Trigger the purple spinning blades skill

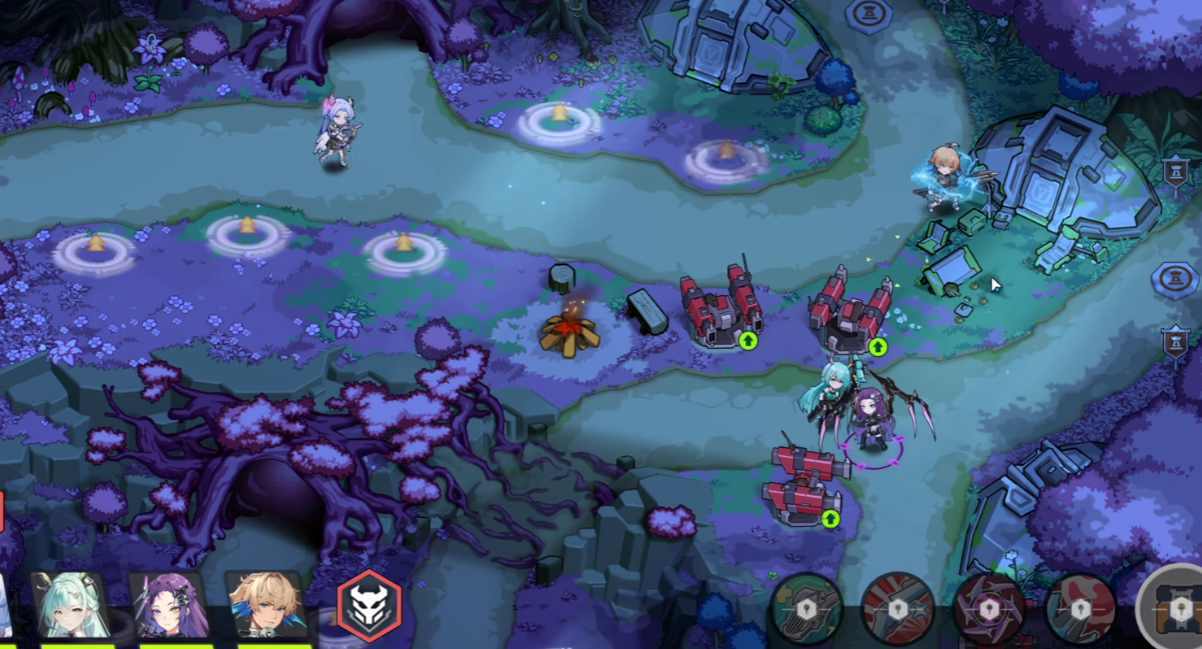(988, 607)
